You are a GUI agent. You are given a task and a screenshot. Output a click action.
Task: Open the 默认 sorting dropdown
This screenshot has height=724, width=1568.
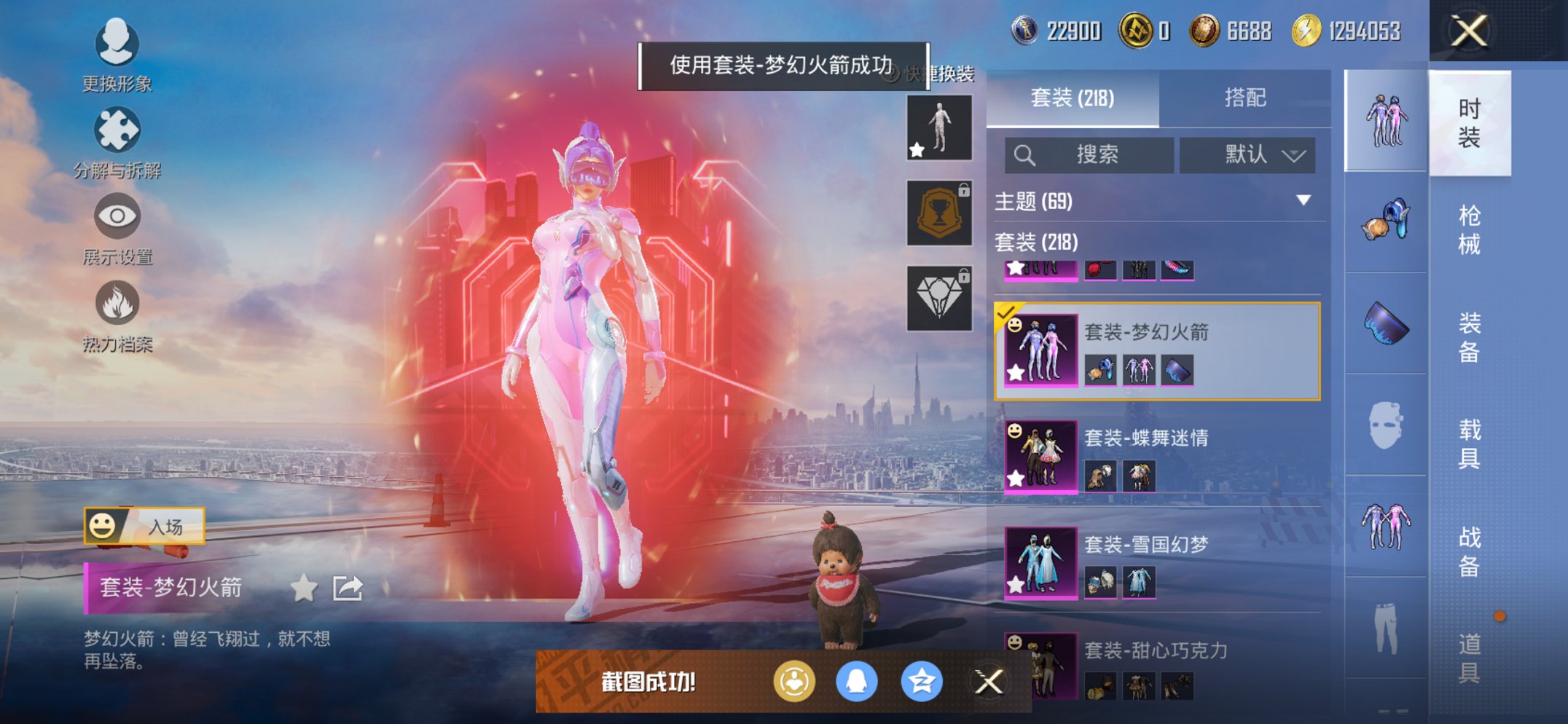(1248, 155)
